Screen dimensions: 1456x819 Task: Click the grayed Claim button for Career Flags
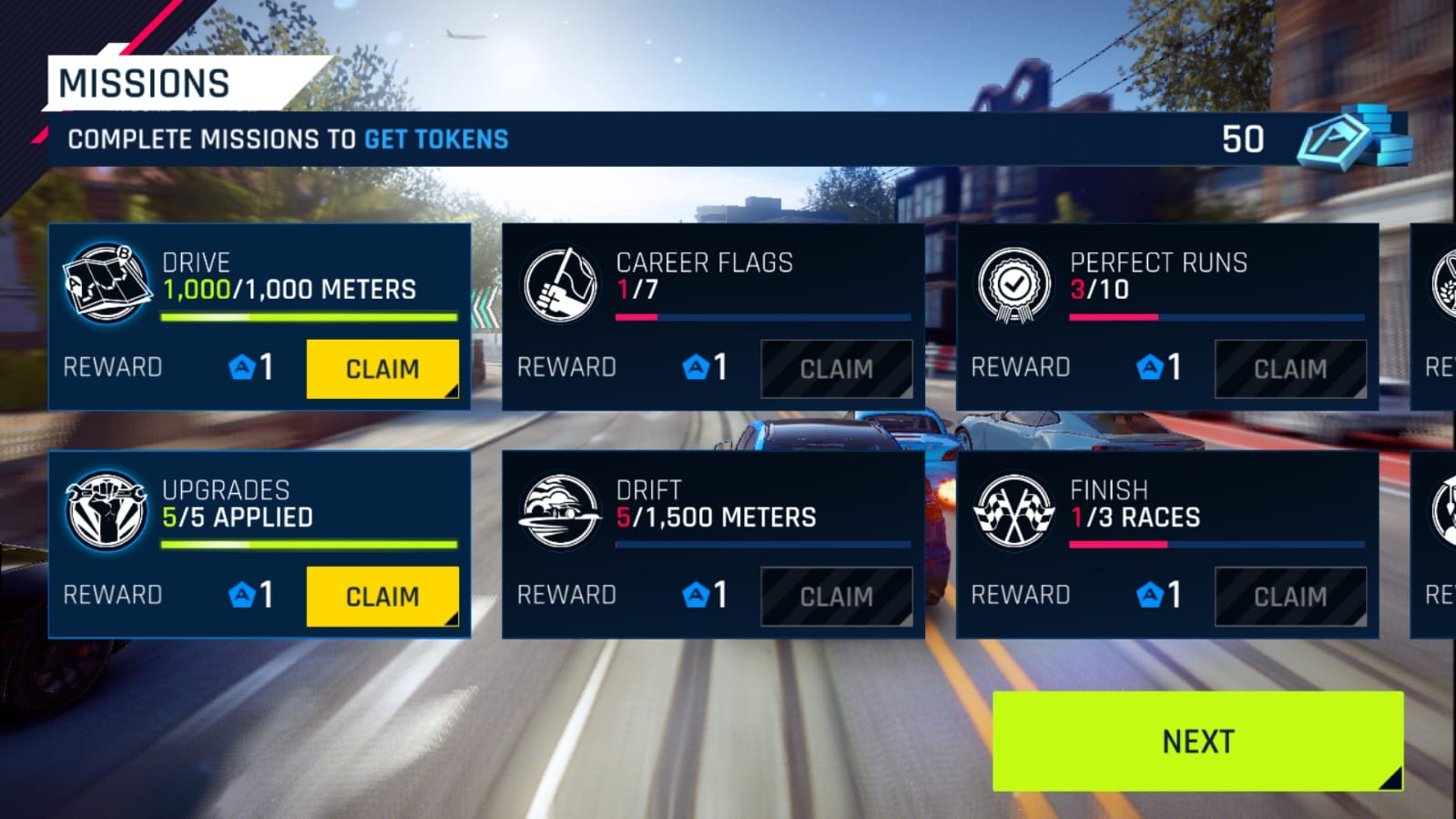coord(837,368)
